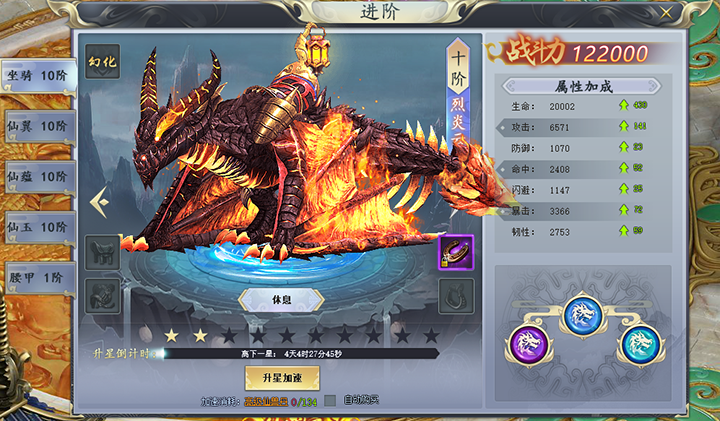Screen dimensions: 720x421
Task: Toggle the 休息 rest button
Action: pyautogui.click(x=280, y=300)
